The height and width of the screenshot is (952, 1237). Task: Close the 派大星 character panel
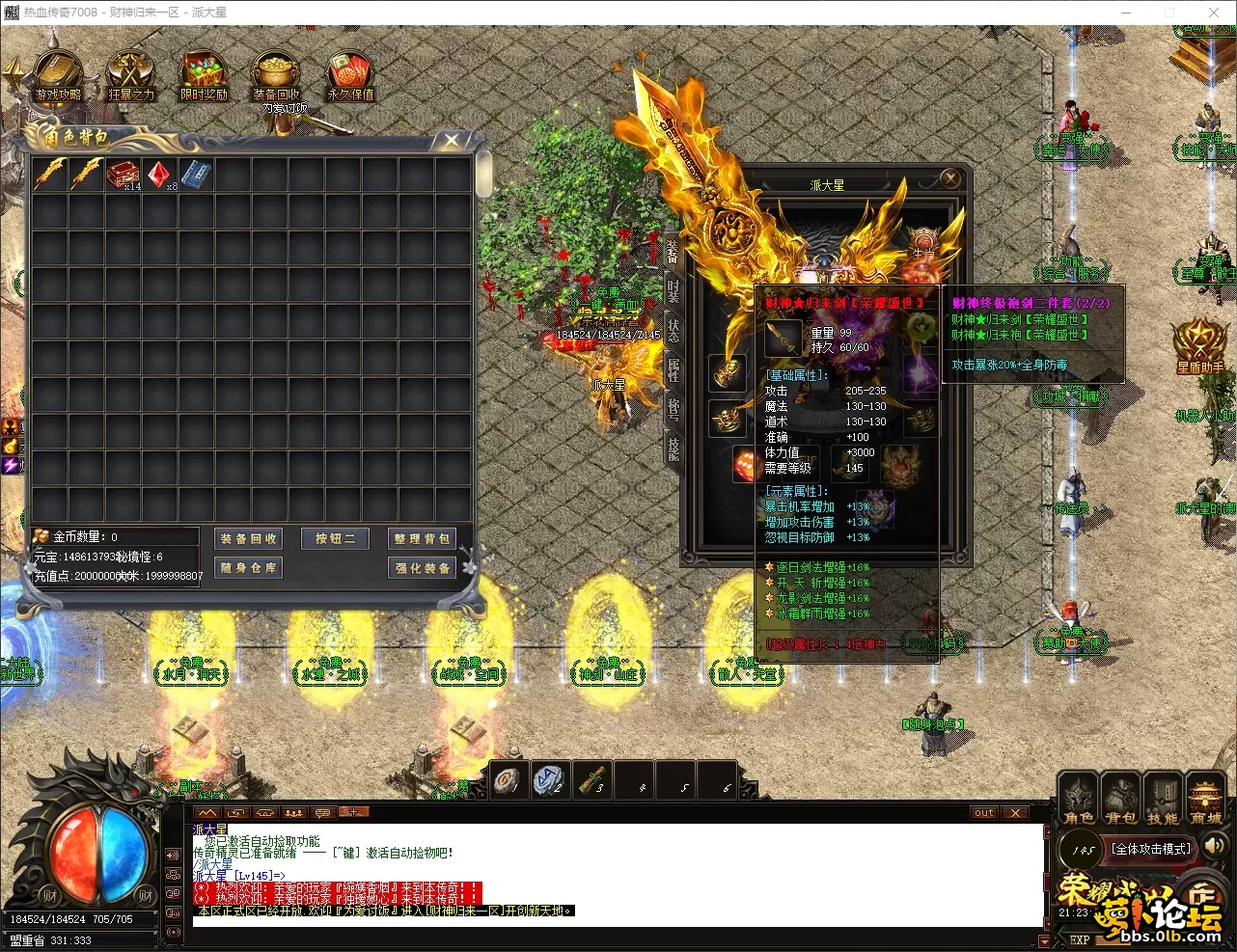click(950, 178)
